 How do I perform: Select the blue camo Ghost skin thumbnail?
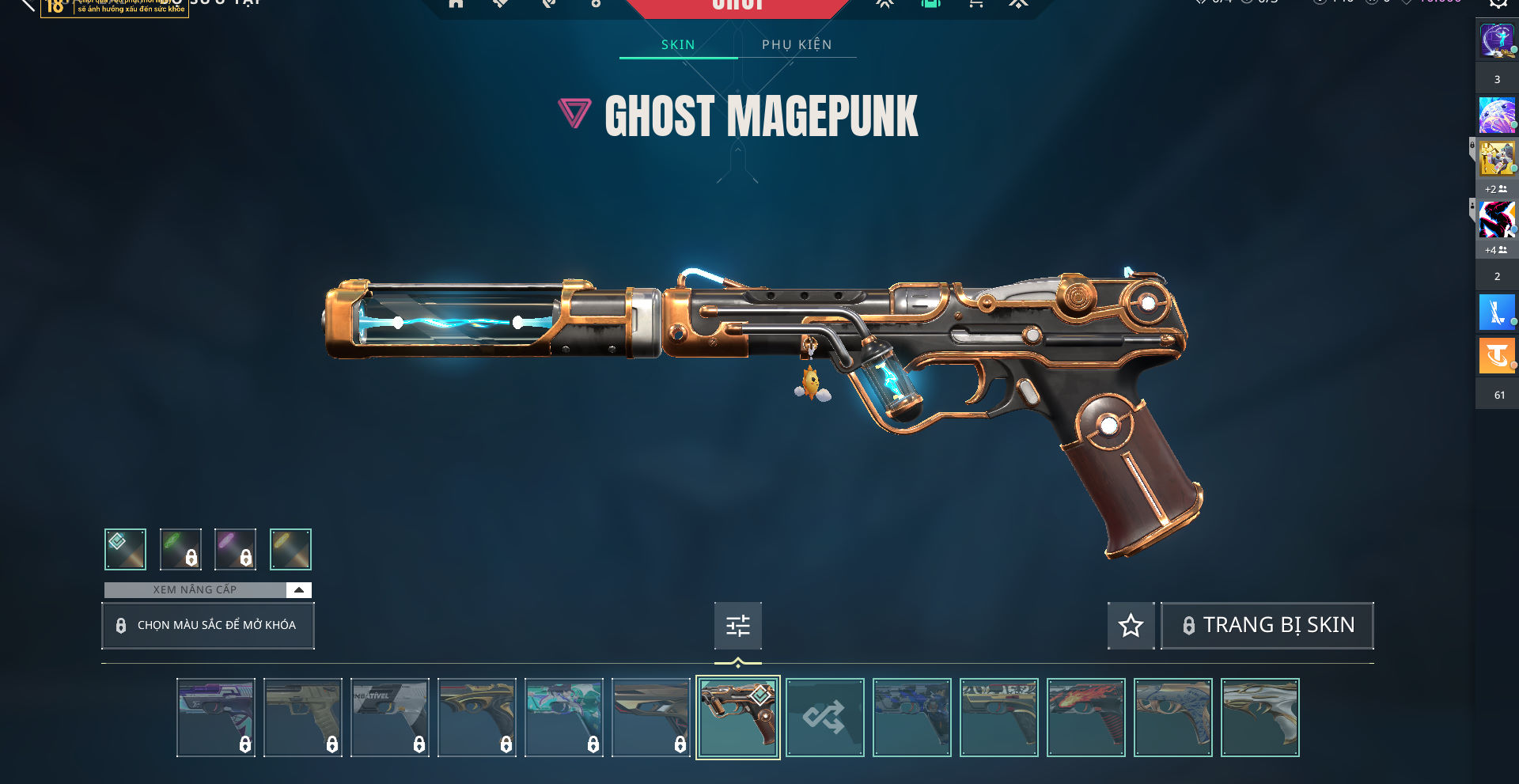click(911, 718)
